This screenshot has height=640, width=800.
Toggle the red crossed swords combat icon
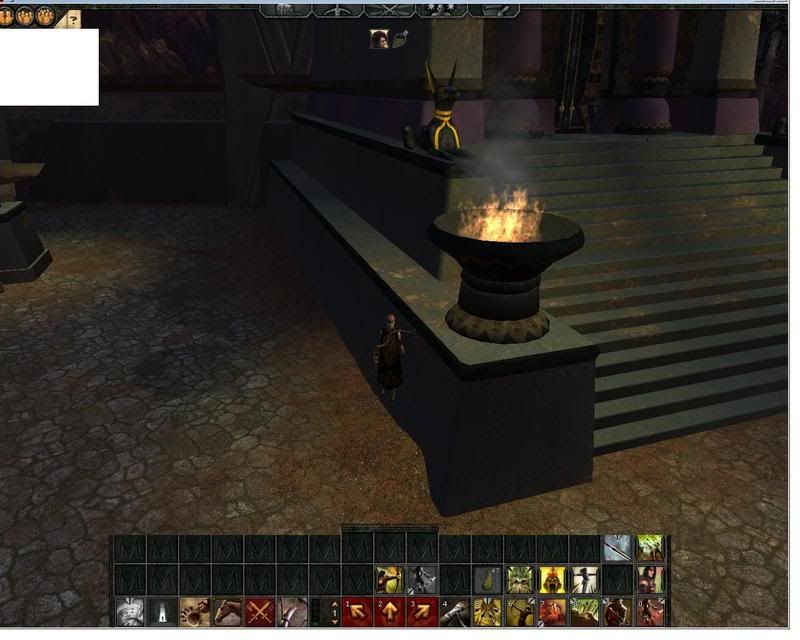(261, 611)
